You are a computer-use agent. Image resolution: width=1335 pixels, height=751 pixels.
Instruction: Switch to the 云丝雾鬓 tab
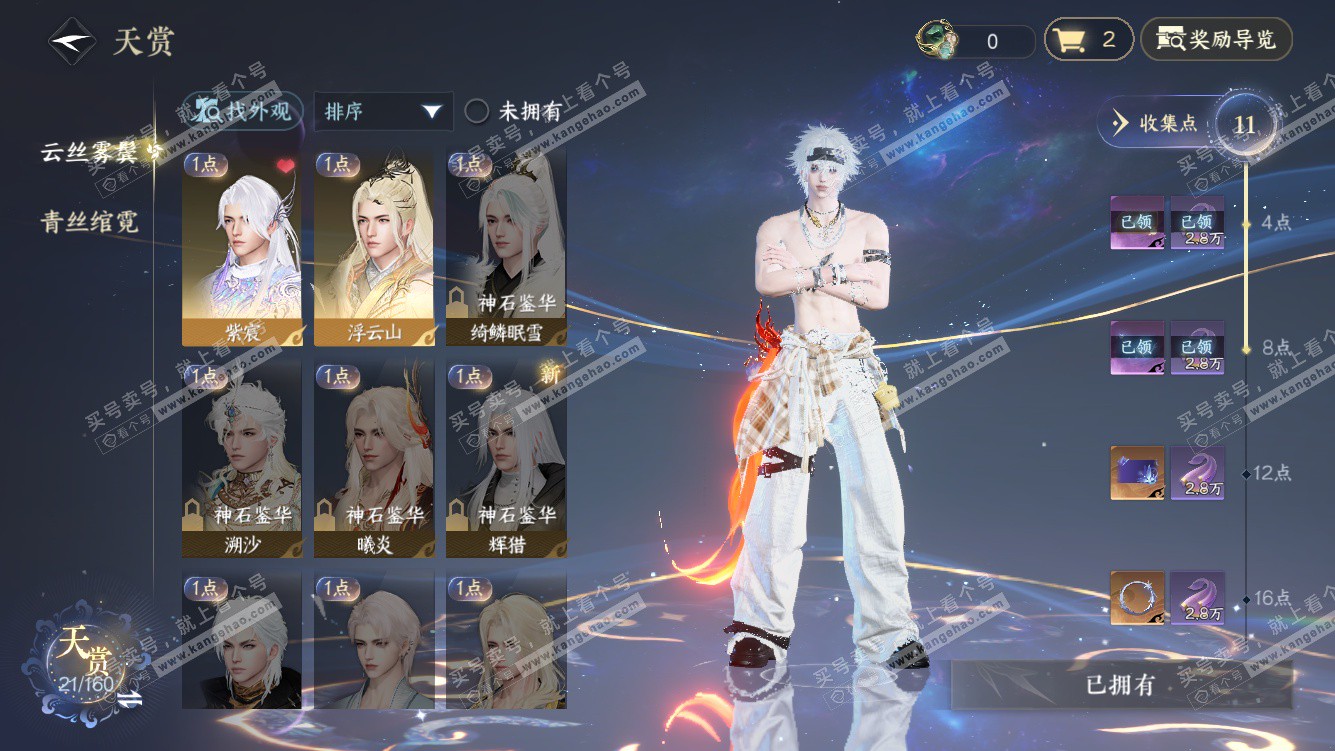[x=96, y=152]
